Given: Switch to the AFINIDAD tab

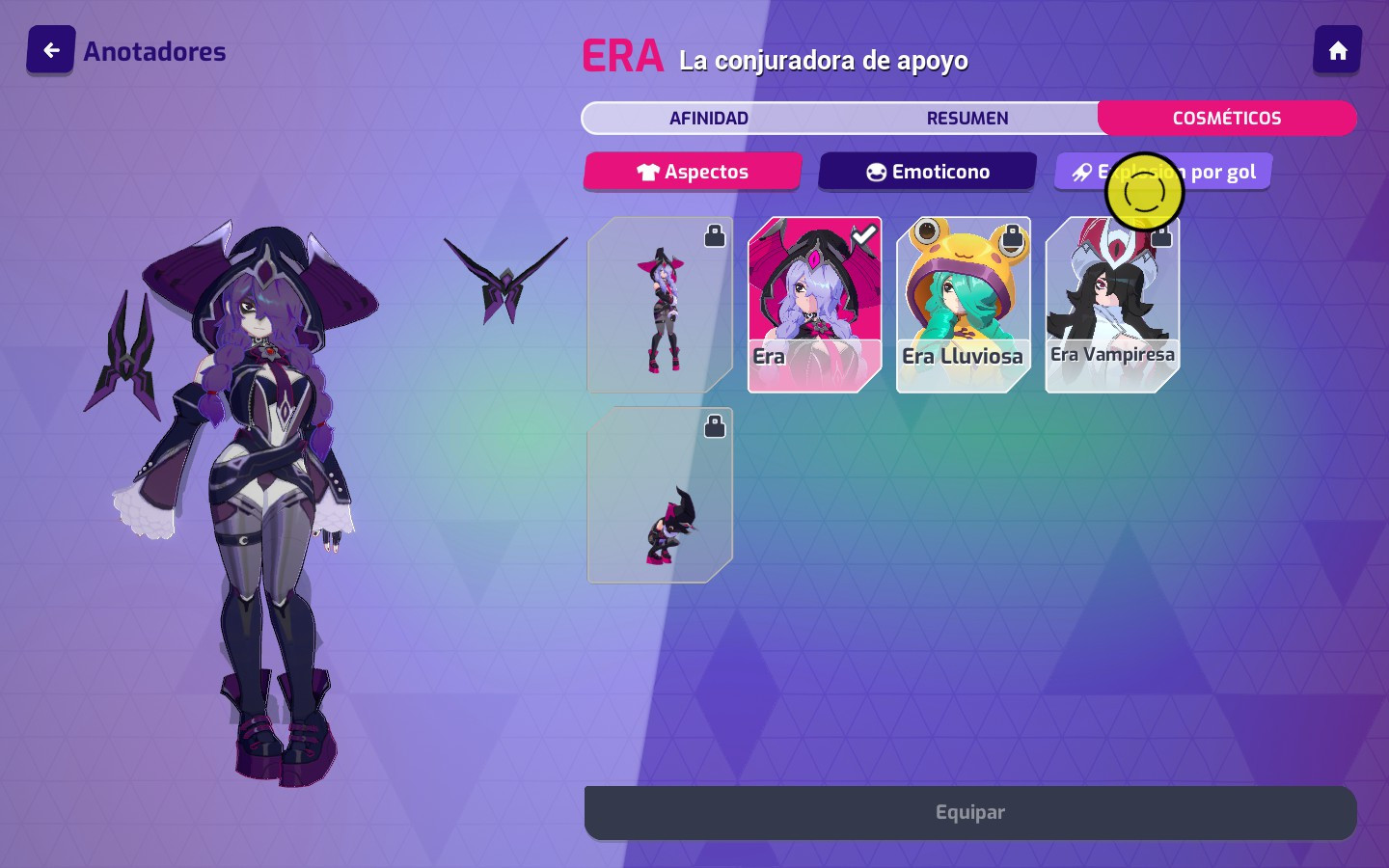Looking at the screenshot, I should click(x=709, y=118).
